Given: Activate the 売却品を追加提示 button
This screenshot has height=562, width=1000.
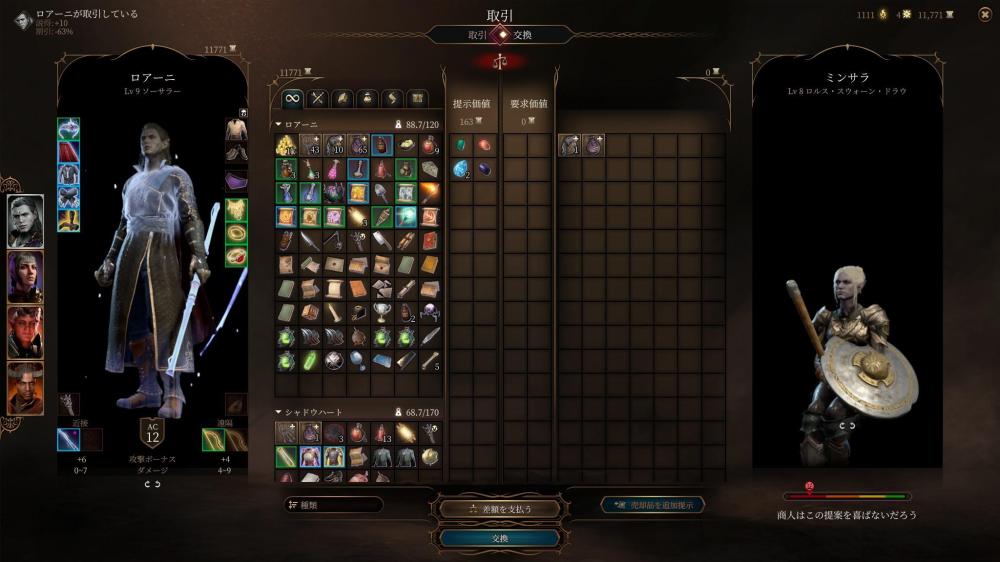Looking at the screenshot, I should coord(653,505).
